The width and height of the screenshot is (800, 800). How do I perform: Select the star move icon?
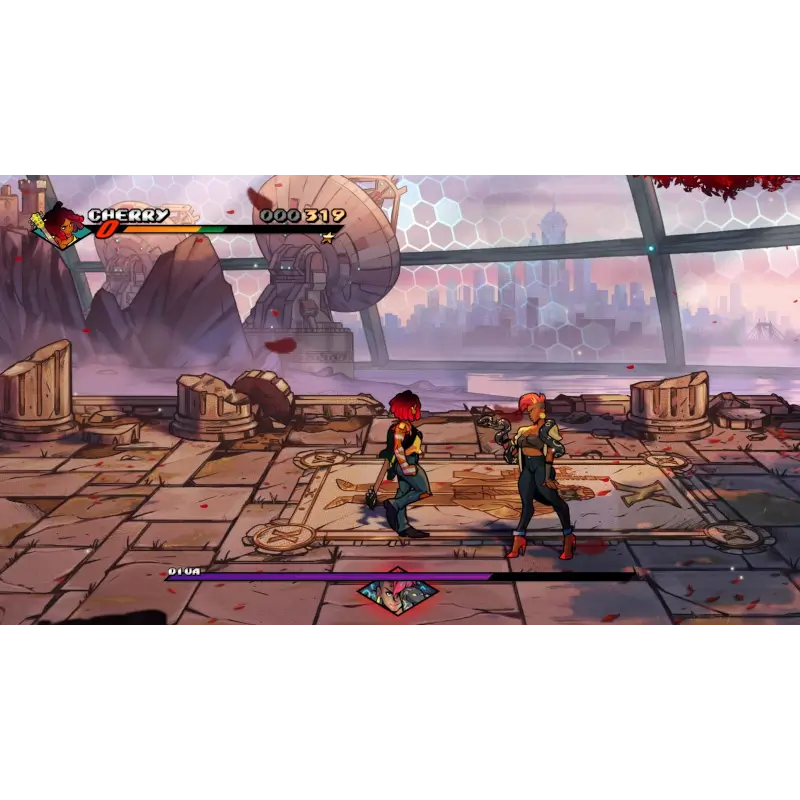tap(327, 238)
